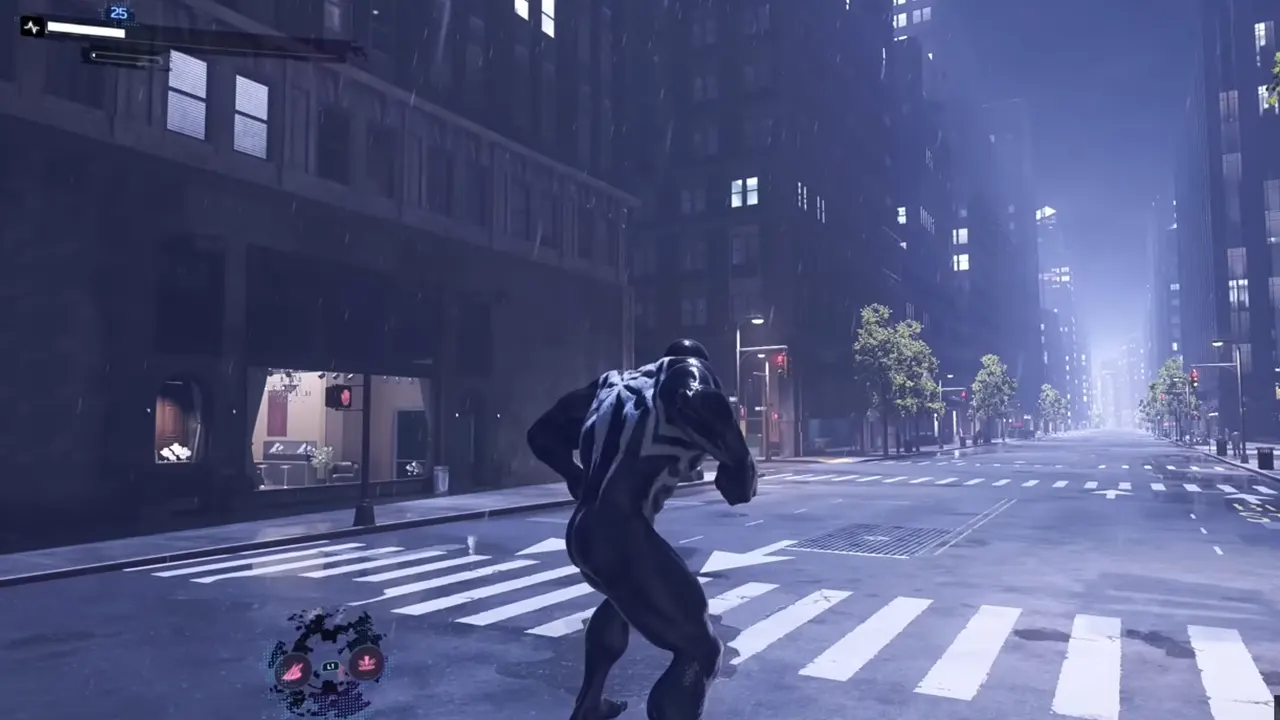Screen dimensions: 1280x720
Task: Click the heartbeat pulse icon beside health bar
Action: (x=31, y=27)
